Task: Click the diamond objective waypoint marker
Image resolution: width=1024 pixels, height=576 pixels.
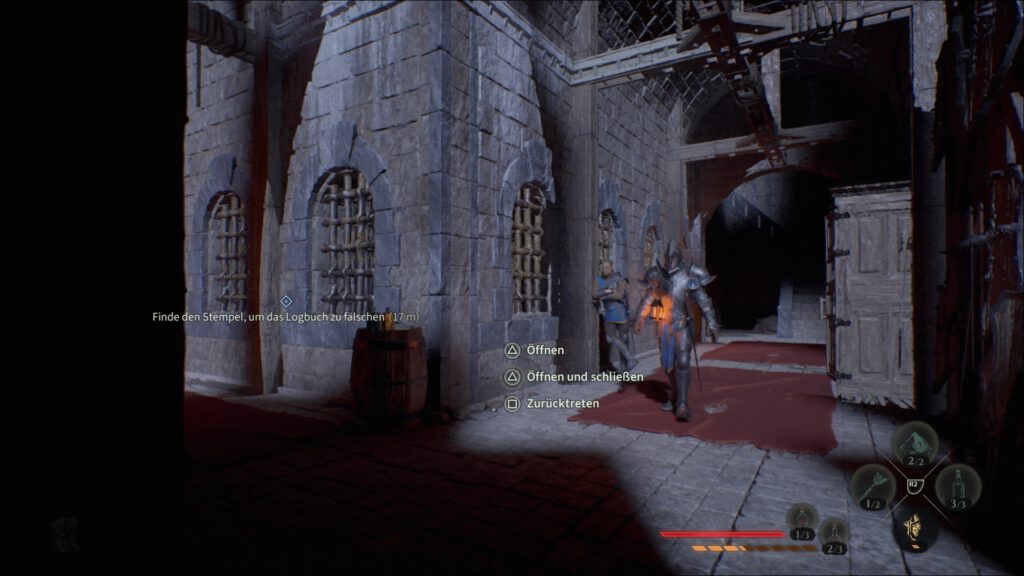Action: (286, 300)
